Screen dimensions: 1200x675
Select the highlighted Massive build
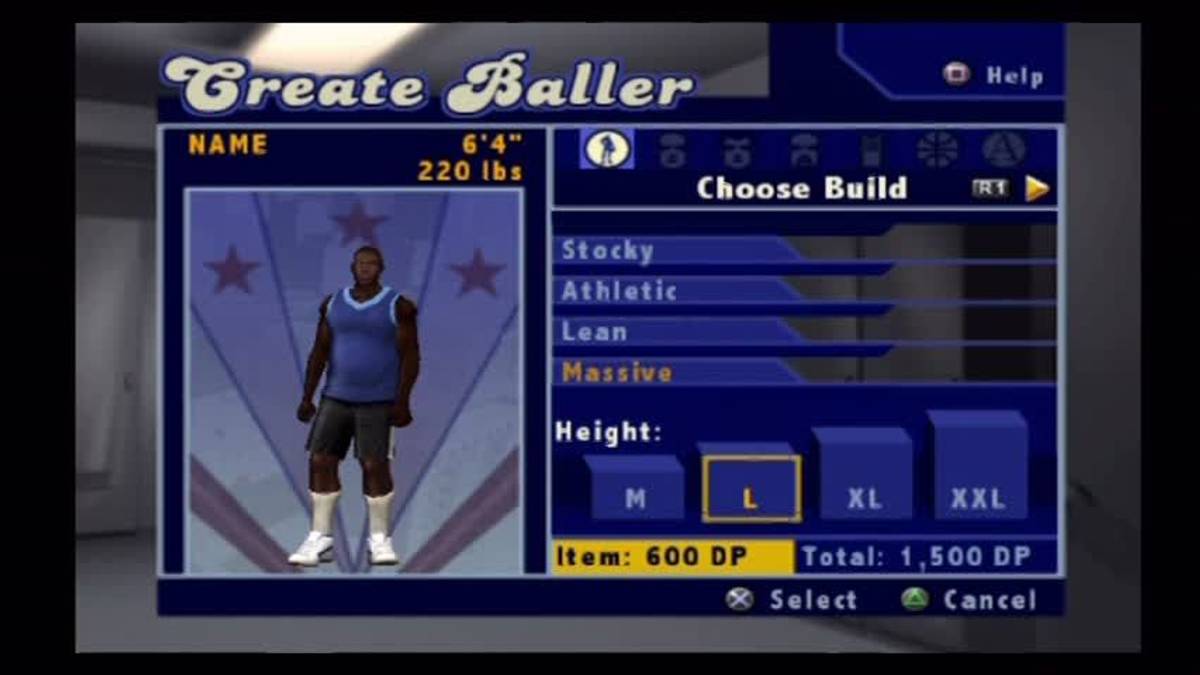coord(617,373)
